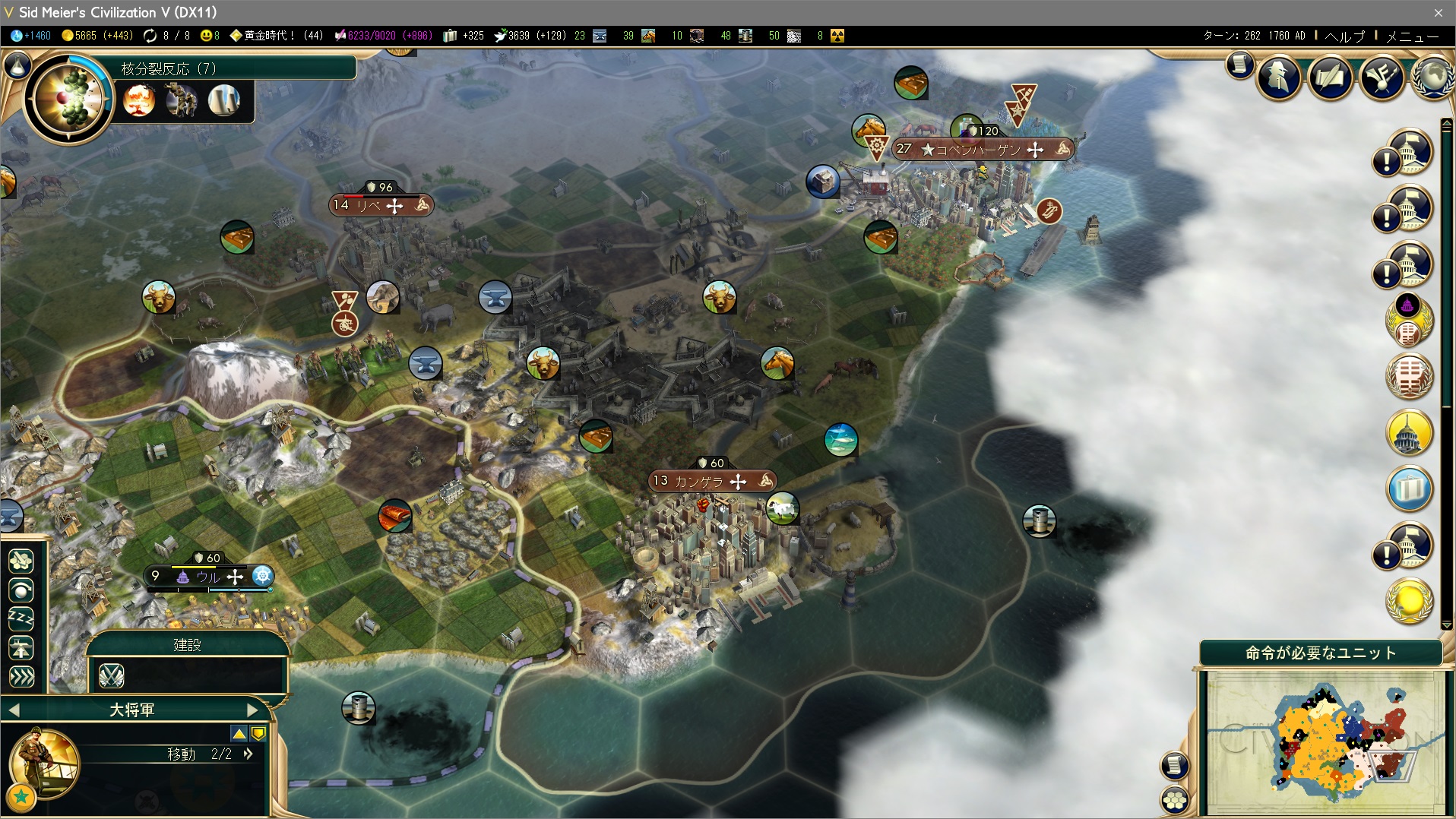The height and width of the screenshot is (819, 1456).
Task: Cycle to the next unit arrow
Action: [252, 710]
